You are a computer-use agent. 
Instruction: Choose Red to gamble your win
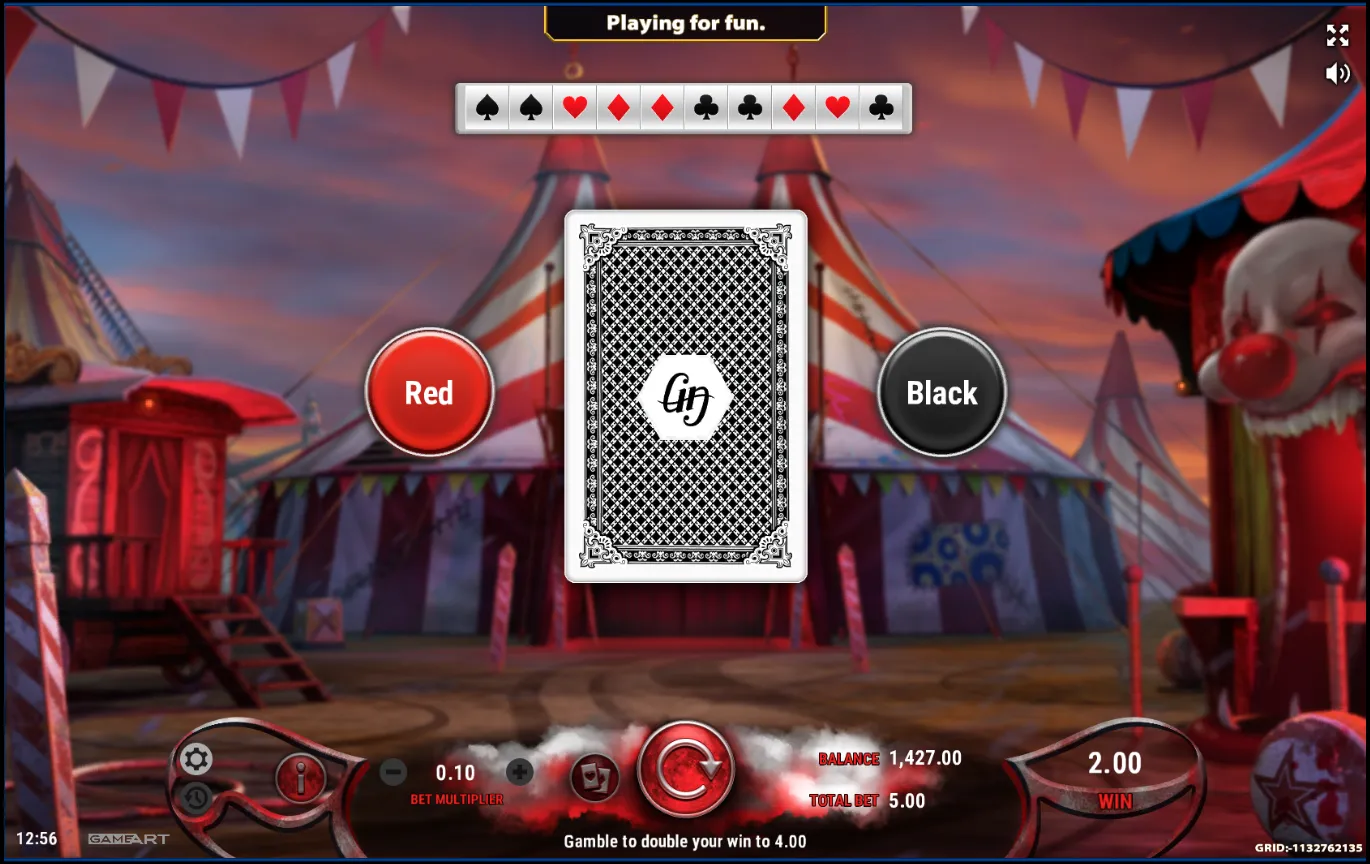428,393
